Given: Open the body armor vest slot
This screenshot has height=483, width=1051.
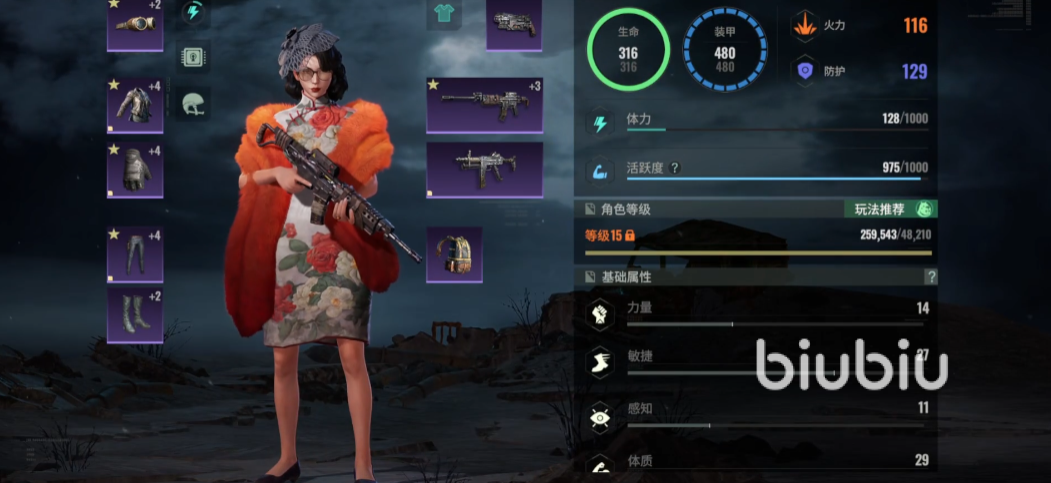Looking at the screenshot, I should point(135,105).
